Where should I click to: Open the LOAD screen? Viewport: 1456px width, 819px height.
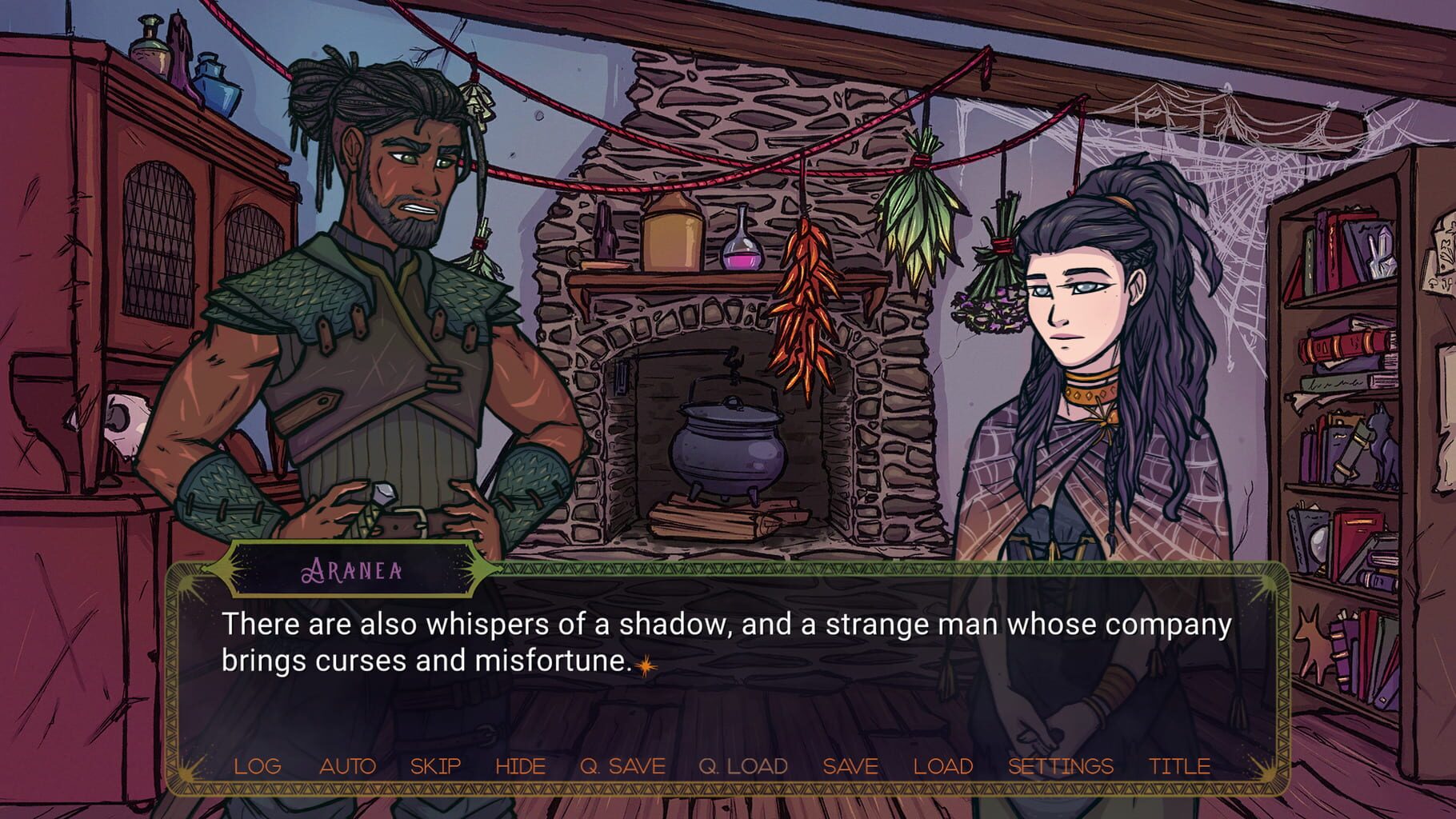click(942, 765)
